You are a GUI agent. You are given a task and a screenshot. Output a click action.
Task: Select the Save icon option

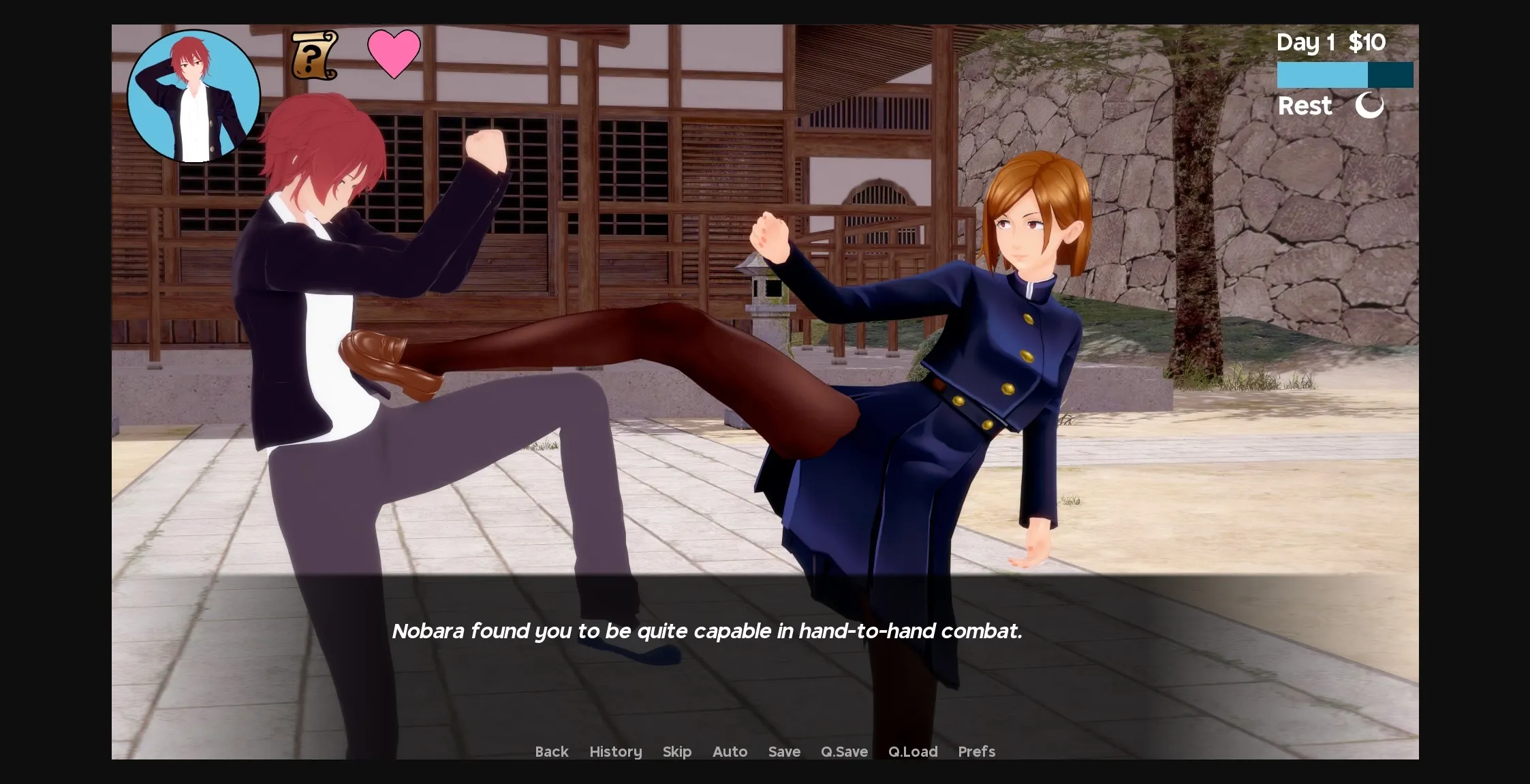pyautogui.click(x=784, y=752)
